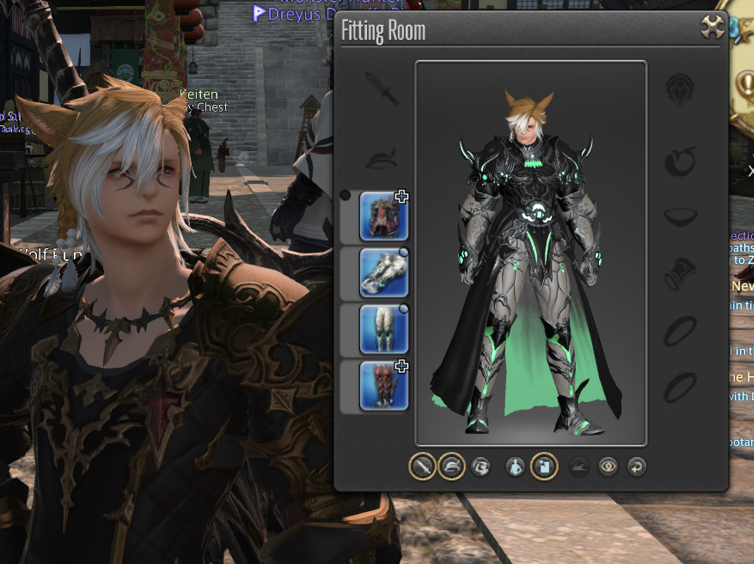Image resolution: width=754 pixels, height=564 pixels.
Task: Click the eye preview button
Action: coord(607,466)
